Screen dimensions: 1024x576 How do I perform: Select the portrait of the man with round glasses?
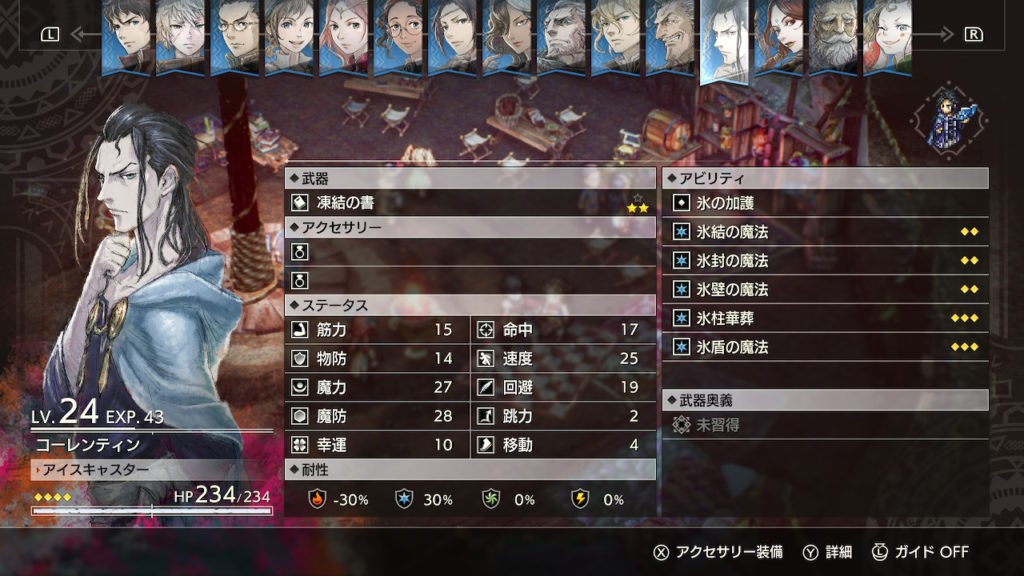tap(235, 34)
